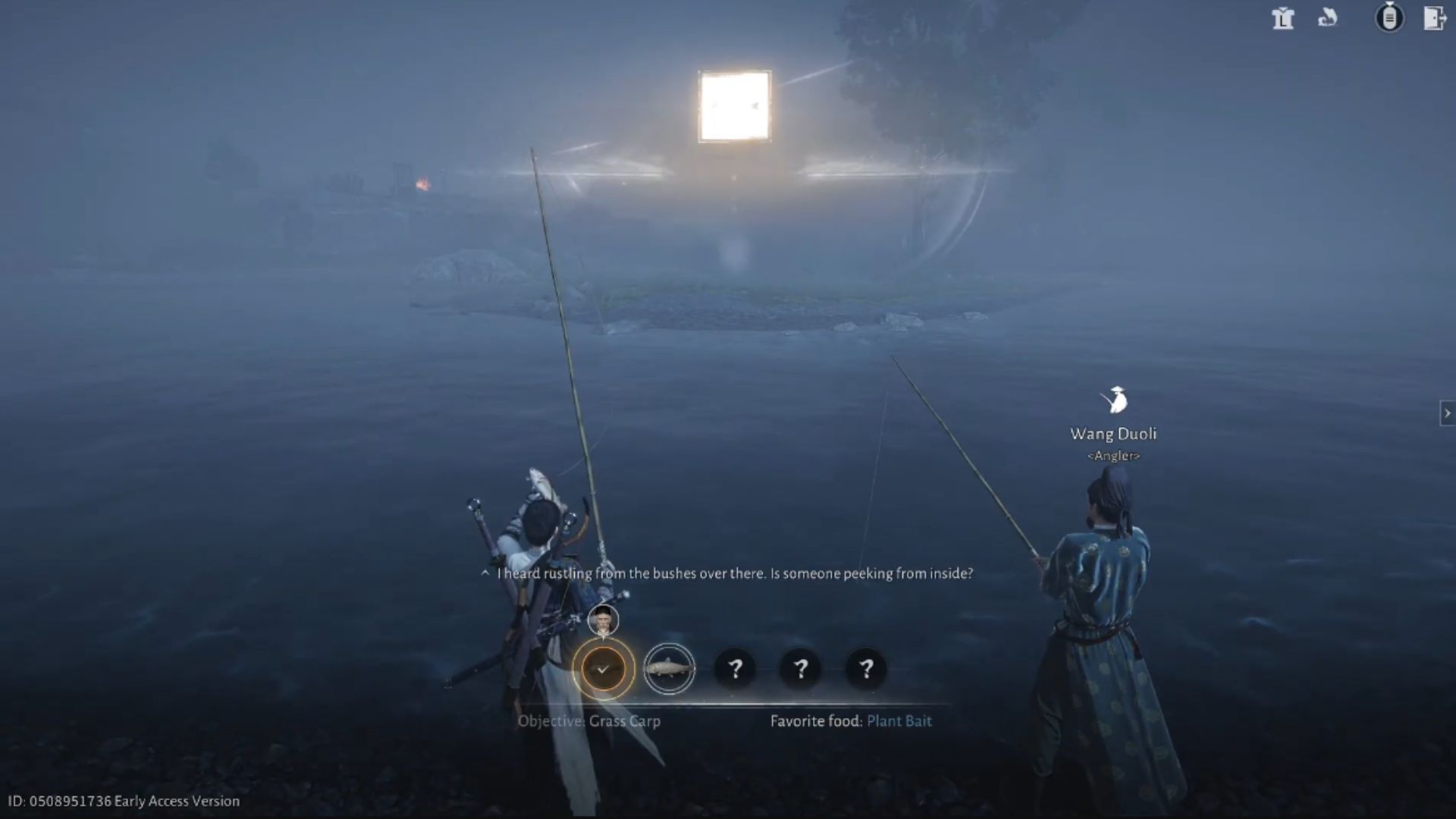The height and width of the screenshot is (819, 1456).
Task: Open the Plant Bait link
Action: [x=899, y=721]
